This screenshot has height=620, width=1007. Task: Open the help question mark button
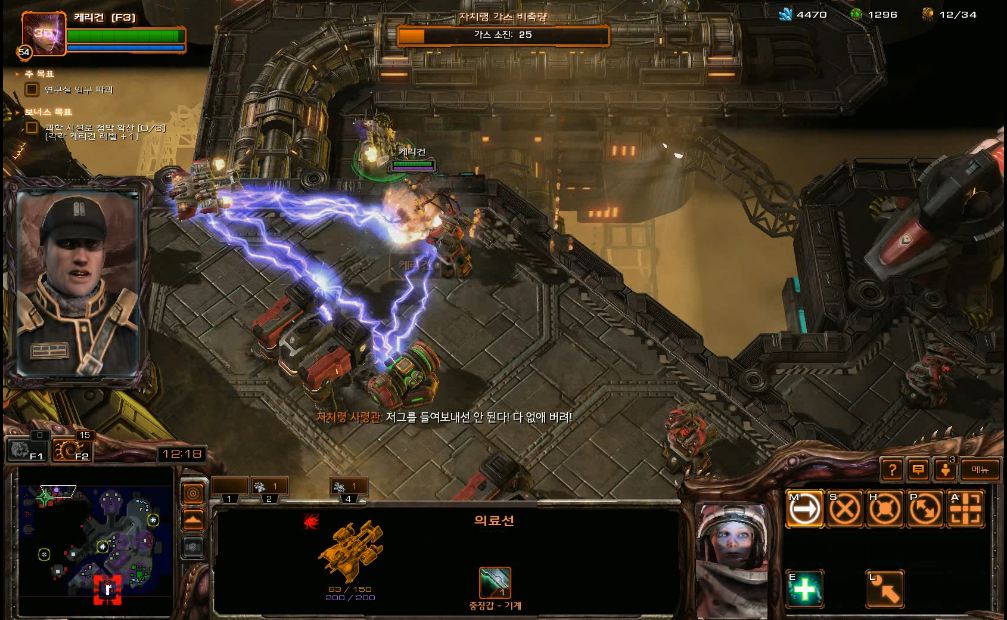(x=891, y=469)
